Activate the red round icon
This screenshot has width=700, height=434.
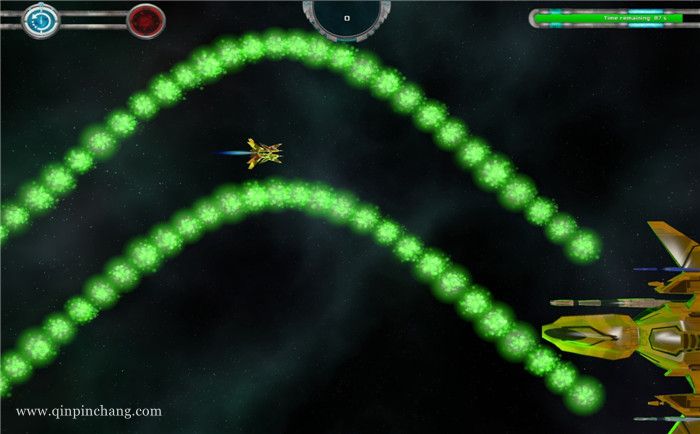click(x=146, y=20)
